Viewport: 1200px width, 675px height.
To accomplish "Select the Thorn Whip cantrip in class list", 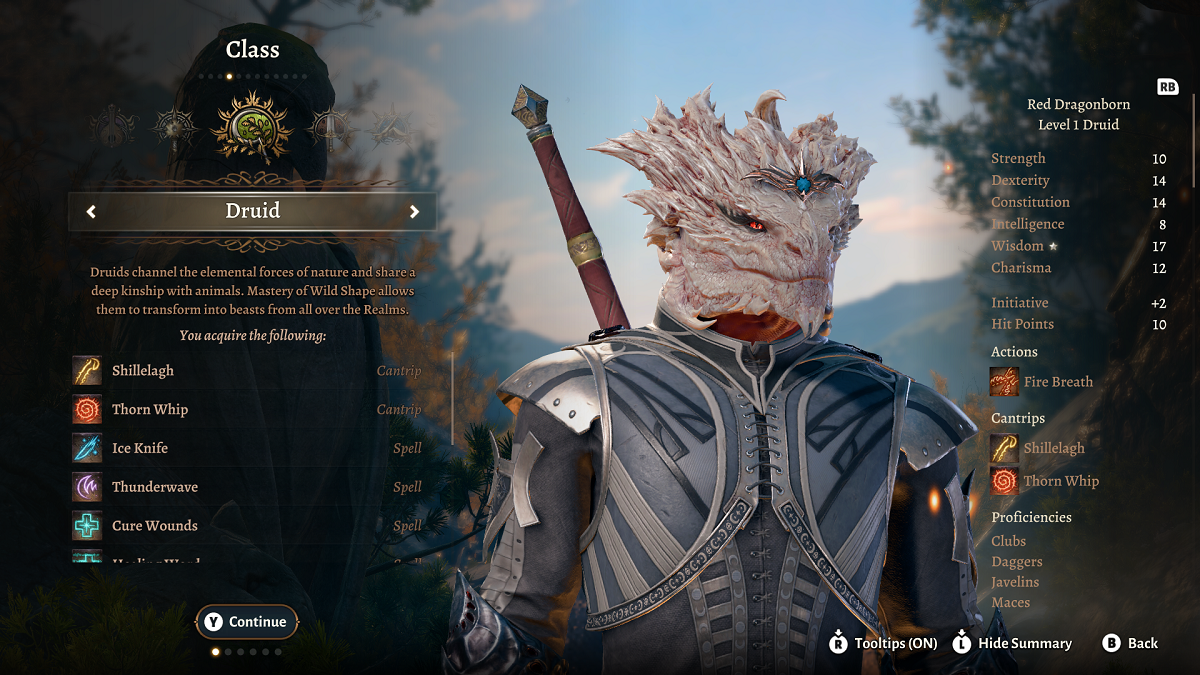I will tap(150, 410).
